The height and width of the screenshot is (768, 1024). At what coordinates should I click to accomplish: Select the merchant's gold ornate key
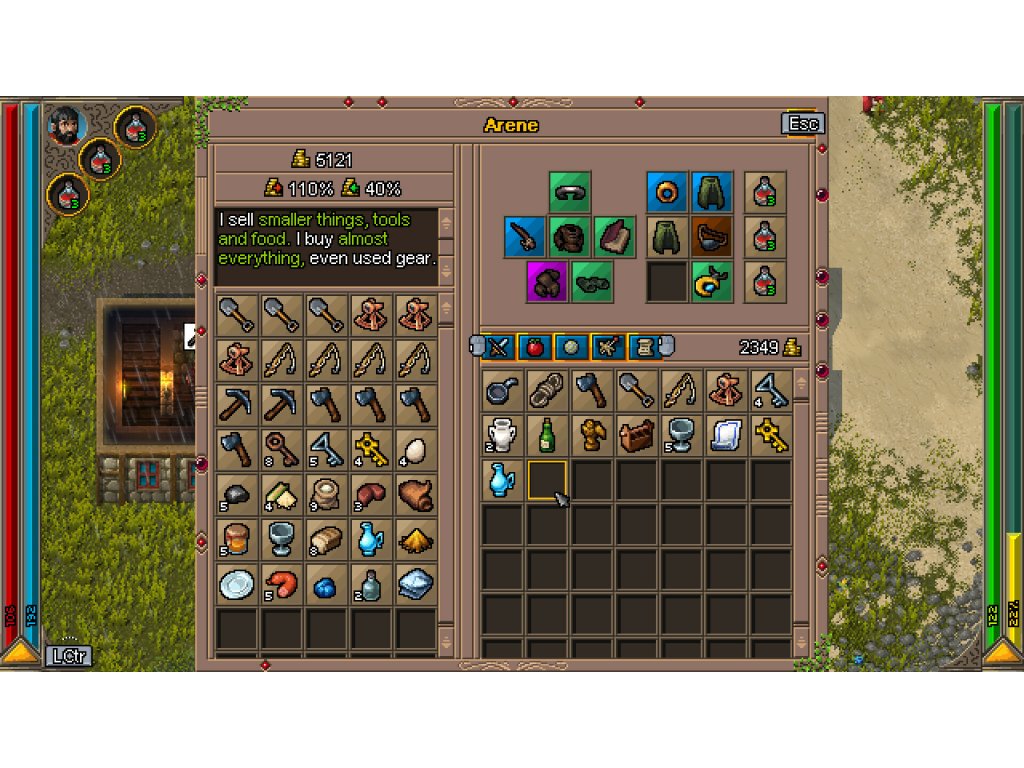[x=371, y=449]
